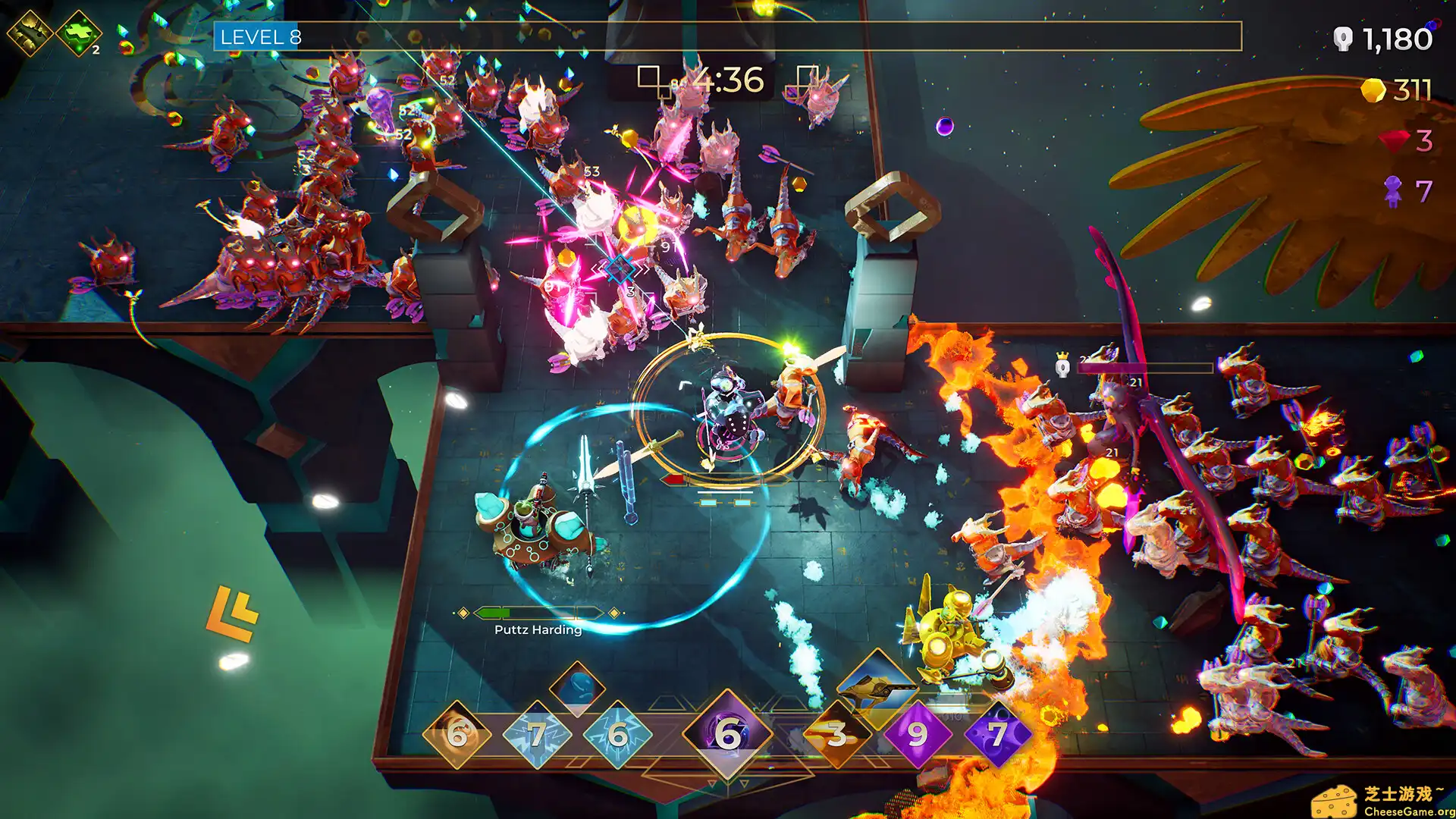
Task: Trigger the magenta ability showing 9
Action: coord(918,734)
